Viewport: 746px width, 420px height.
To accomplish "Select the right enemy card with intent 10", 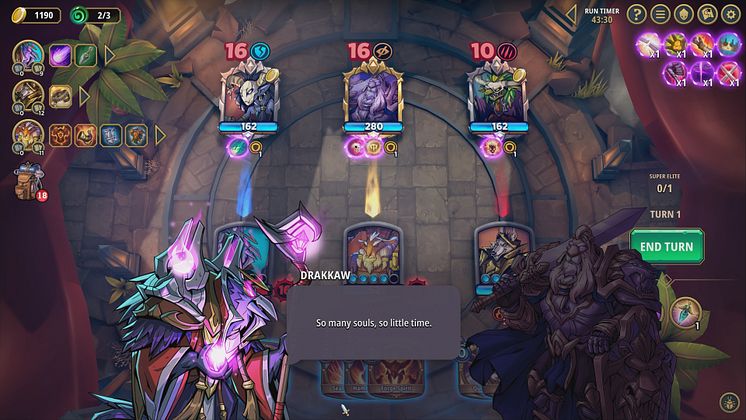I will coord(495,95).
